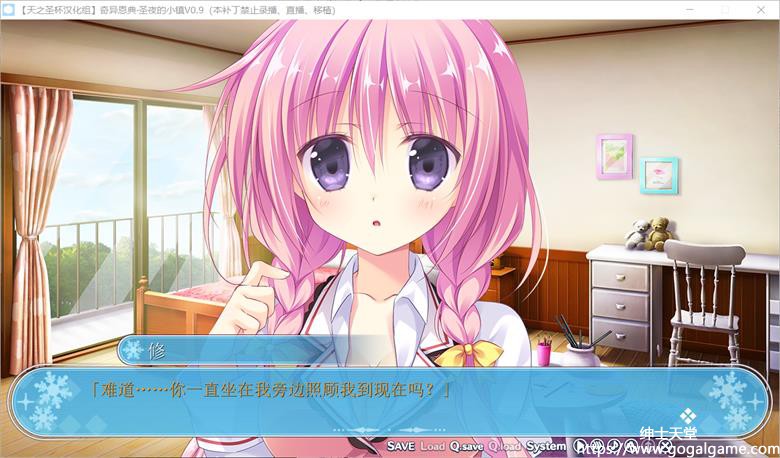The width and height of the screenshot is (780, 458).
Task: Open the Load menu
Action: tap(432, 445)
